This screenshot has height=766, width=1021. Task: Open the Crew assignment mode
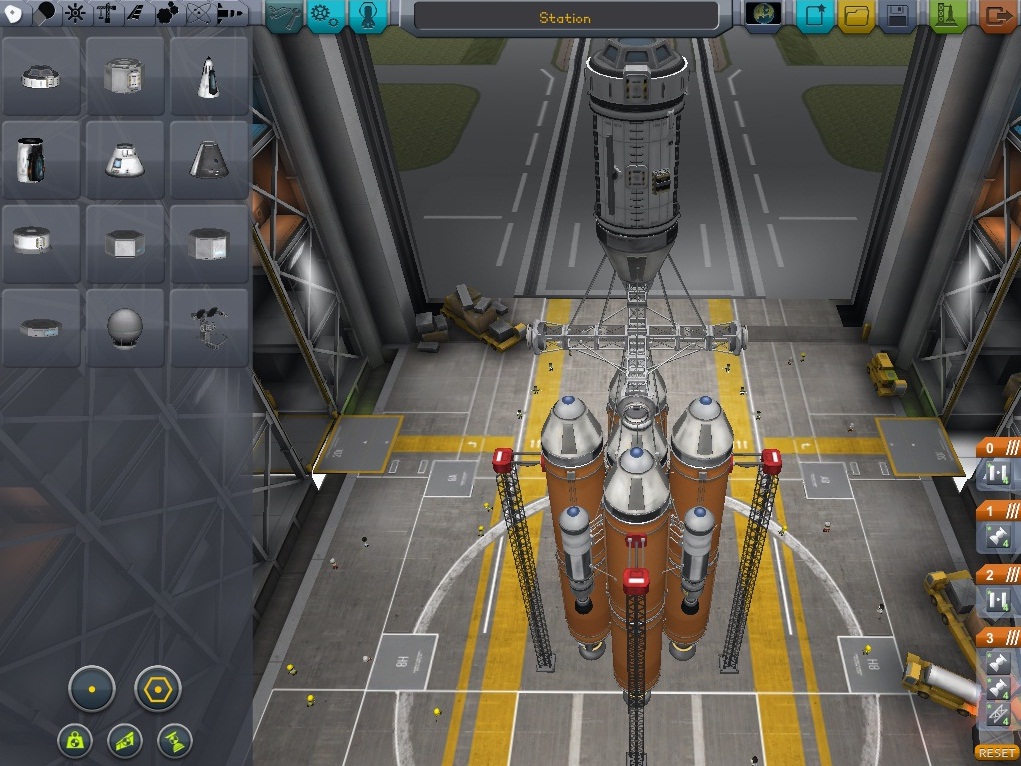[367, 16]
